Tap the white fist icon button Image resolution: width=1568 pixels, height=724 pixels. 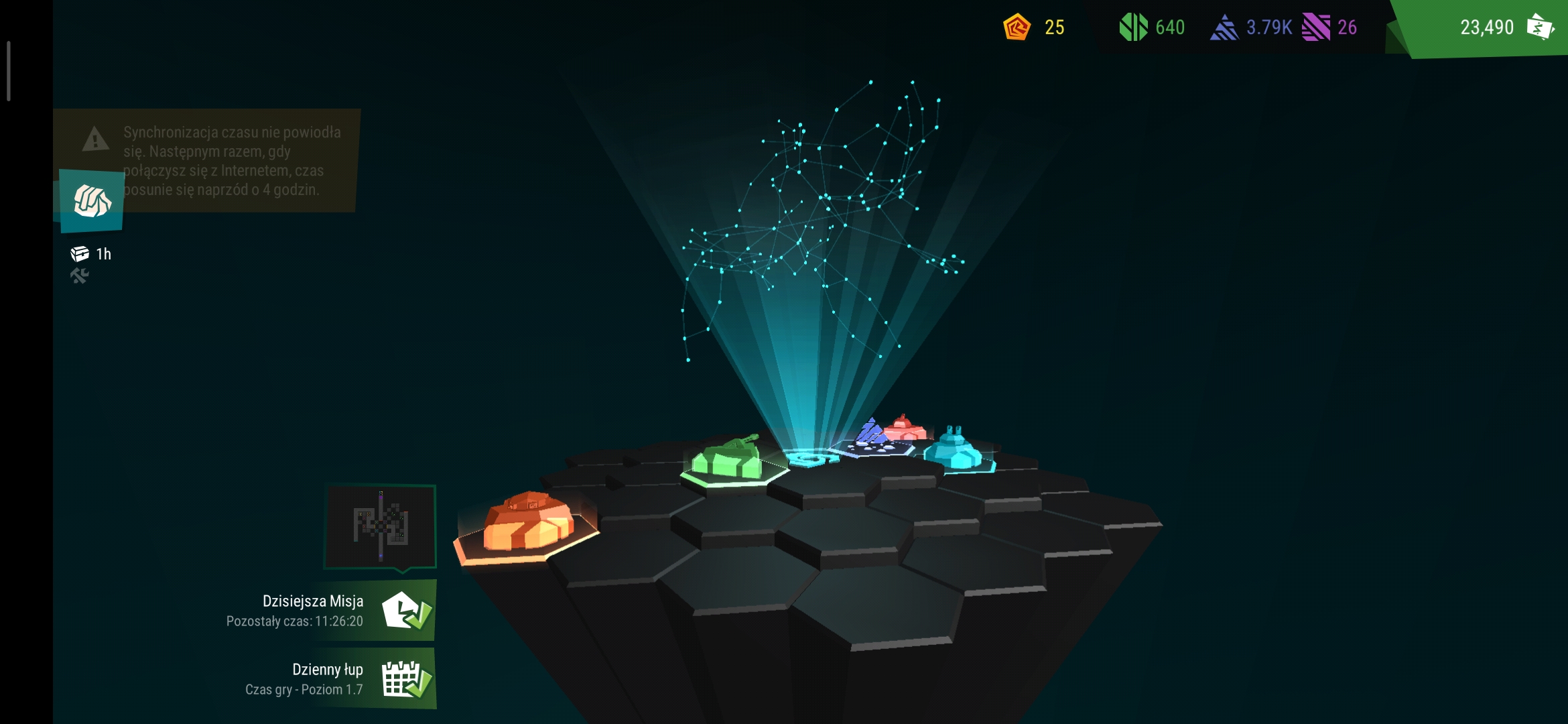[x=92, y=200]
